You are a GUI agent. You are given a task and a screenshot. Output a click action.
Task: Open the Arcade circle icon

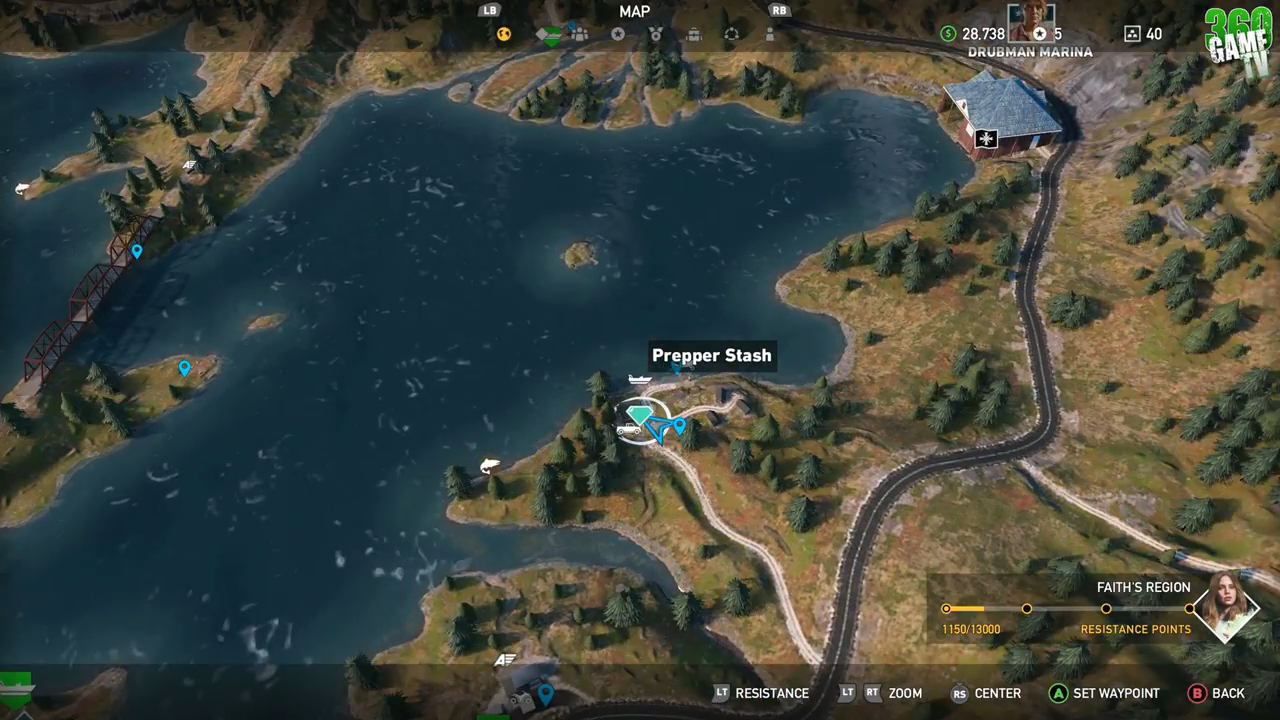pos(733,33)
